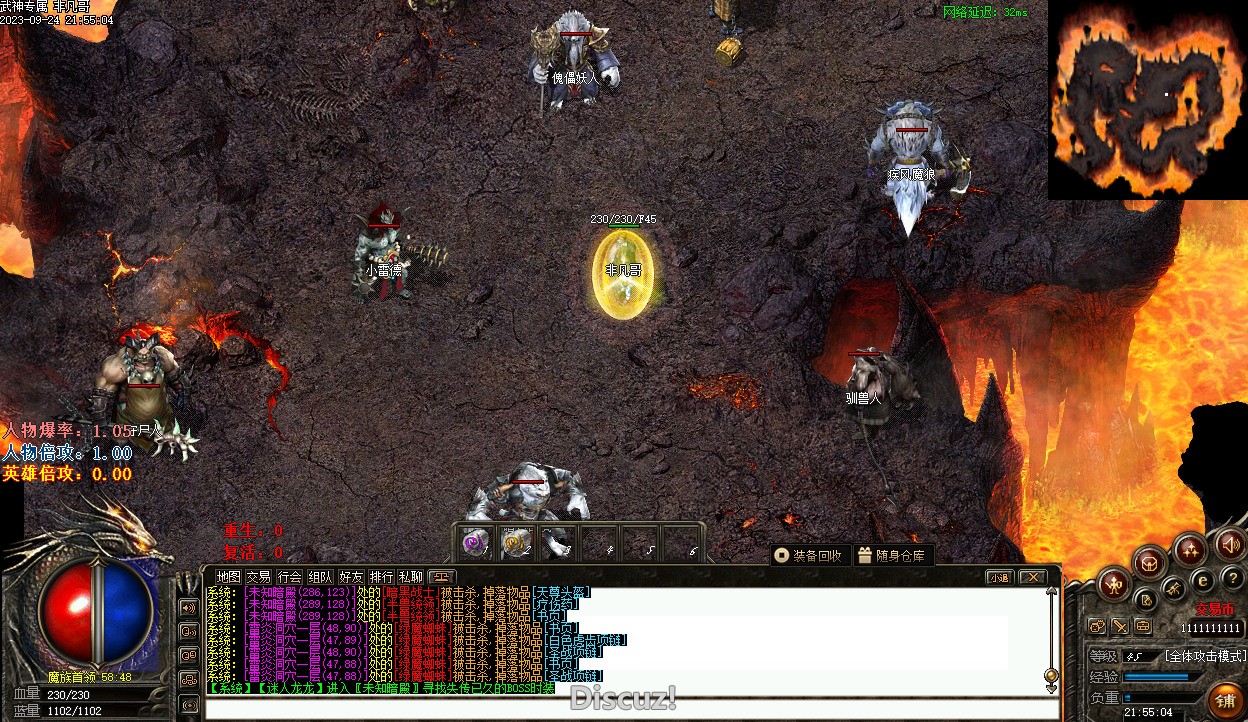The image size is (1248, 722).
Task: Open the round 铺 shop button
Action: click(x=1224, y=699)
